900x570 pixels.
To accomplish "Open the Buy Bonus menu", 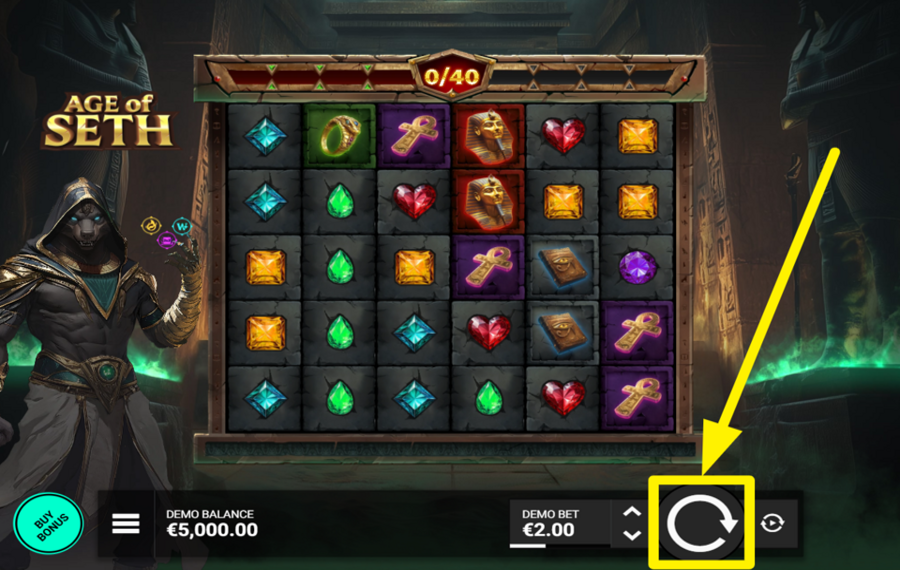I will pos(49,524).
